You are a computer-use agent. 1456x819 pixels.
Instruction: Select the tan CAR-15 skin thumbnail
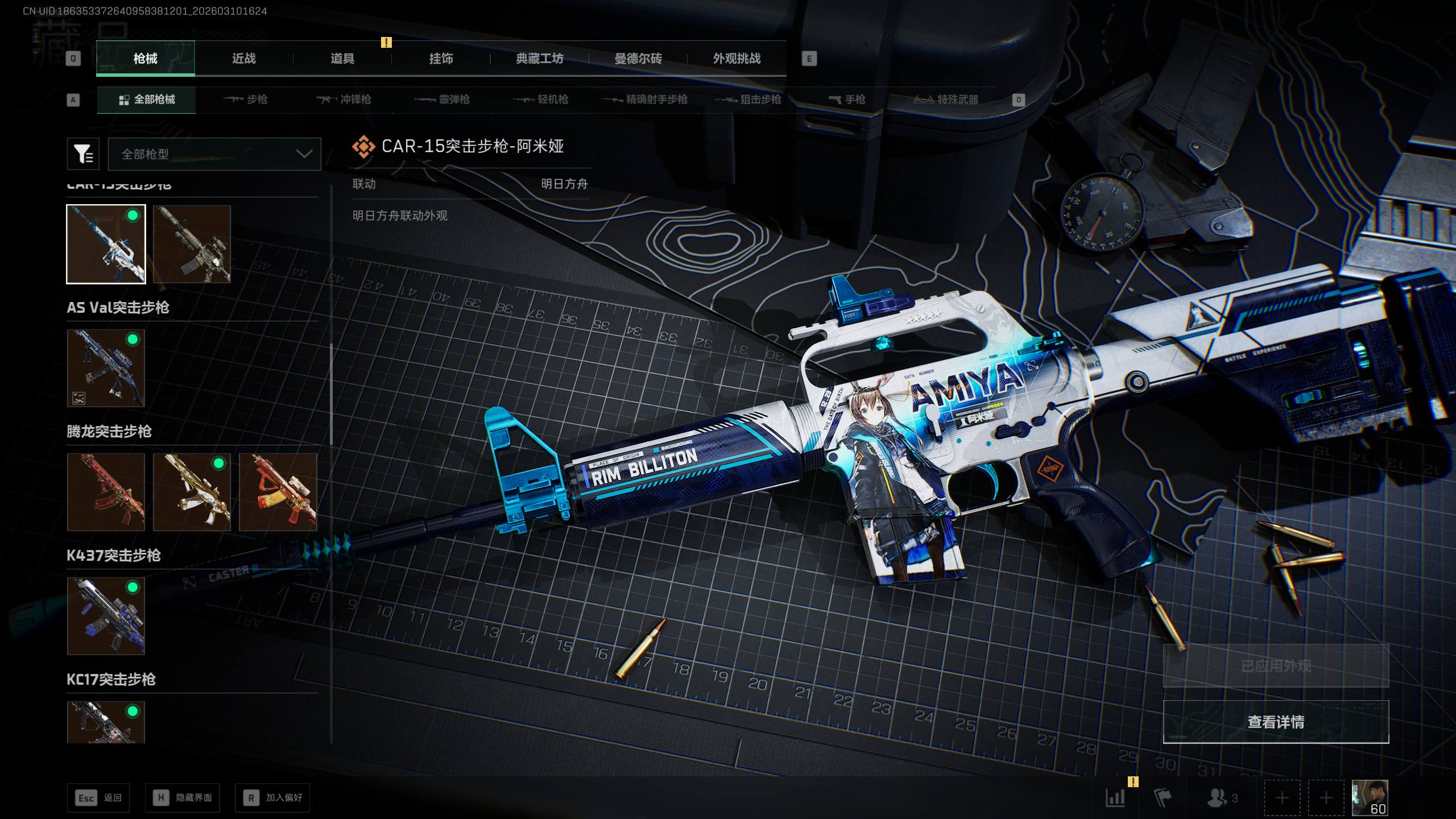coord(192,244)
